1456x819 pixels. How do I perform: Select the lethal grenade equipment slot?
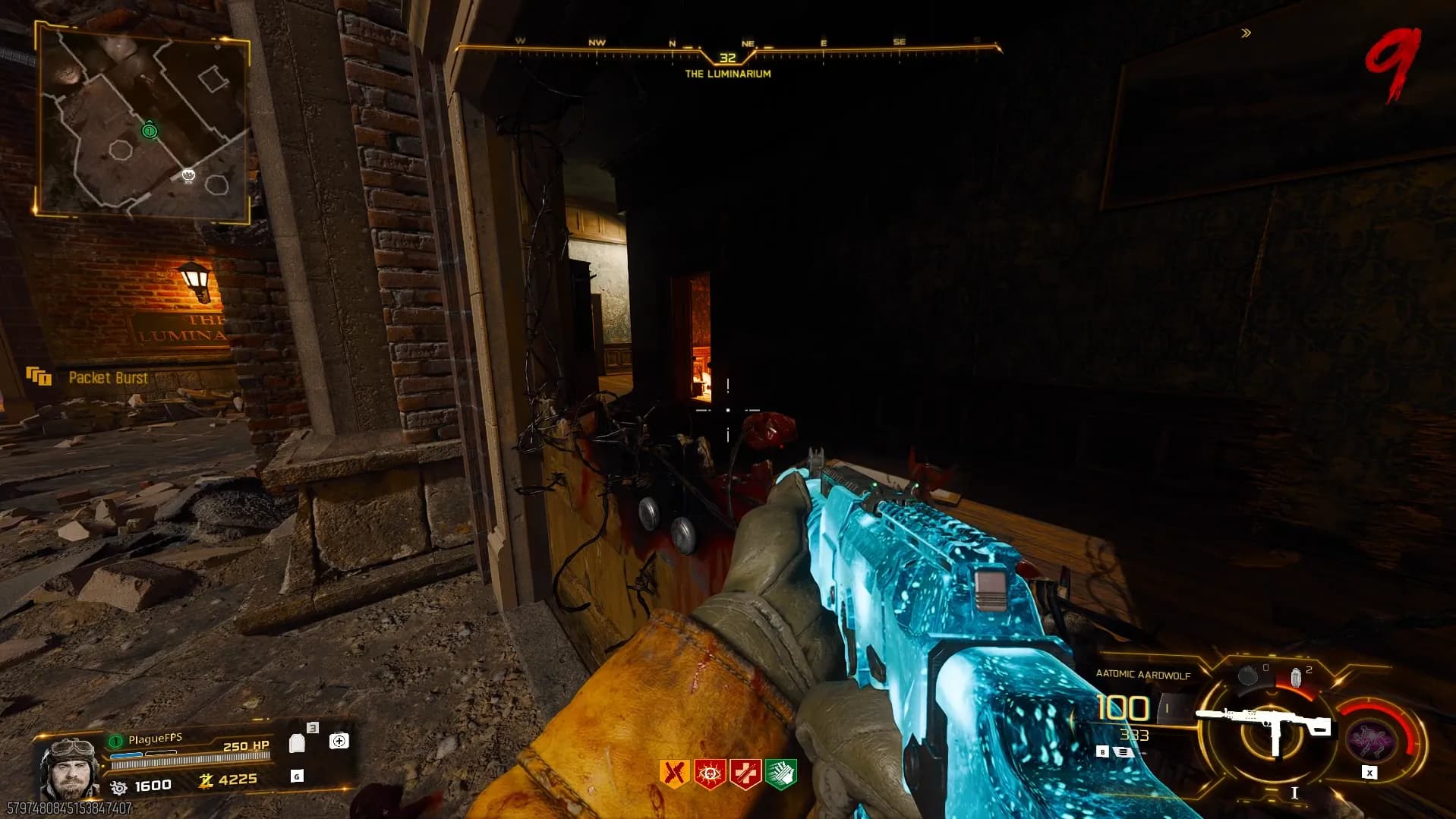(x=1296, y=676)
